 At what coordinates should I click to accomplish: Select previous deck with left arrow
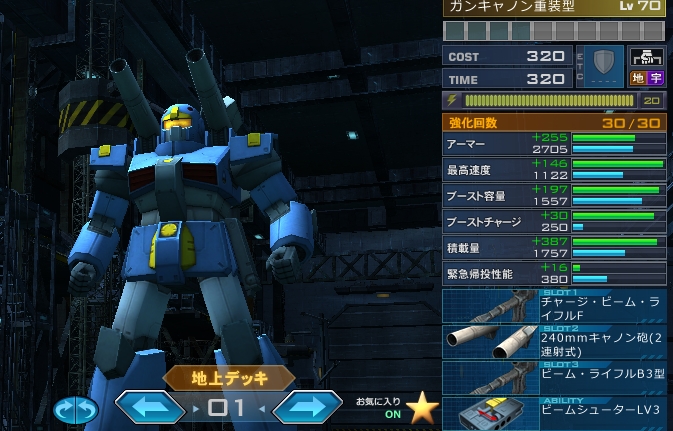click(150, 408)
